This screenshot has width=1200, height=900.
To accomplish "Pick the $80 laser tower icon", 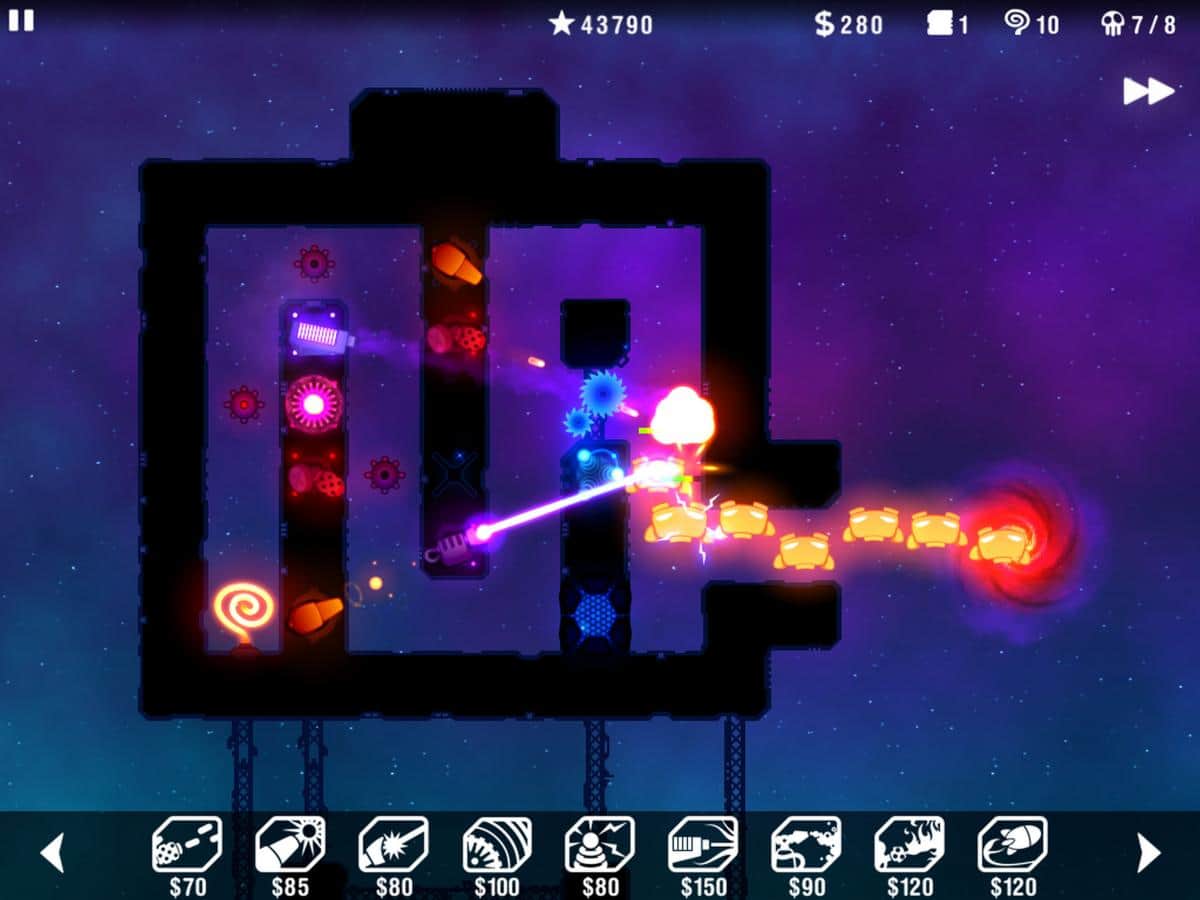I will pyautogui.click(x=393, y=845).
